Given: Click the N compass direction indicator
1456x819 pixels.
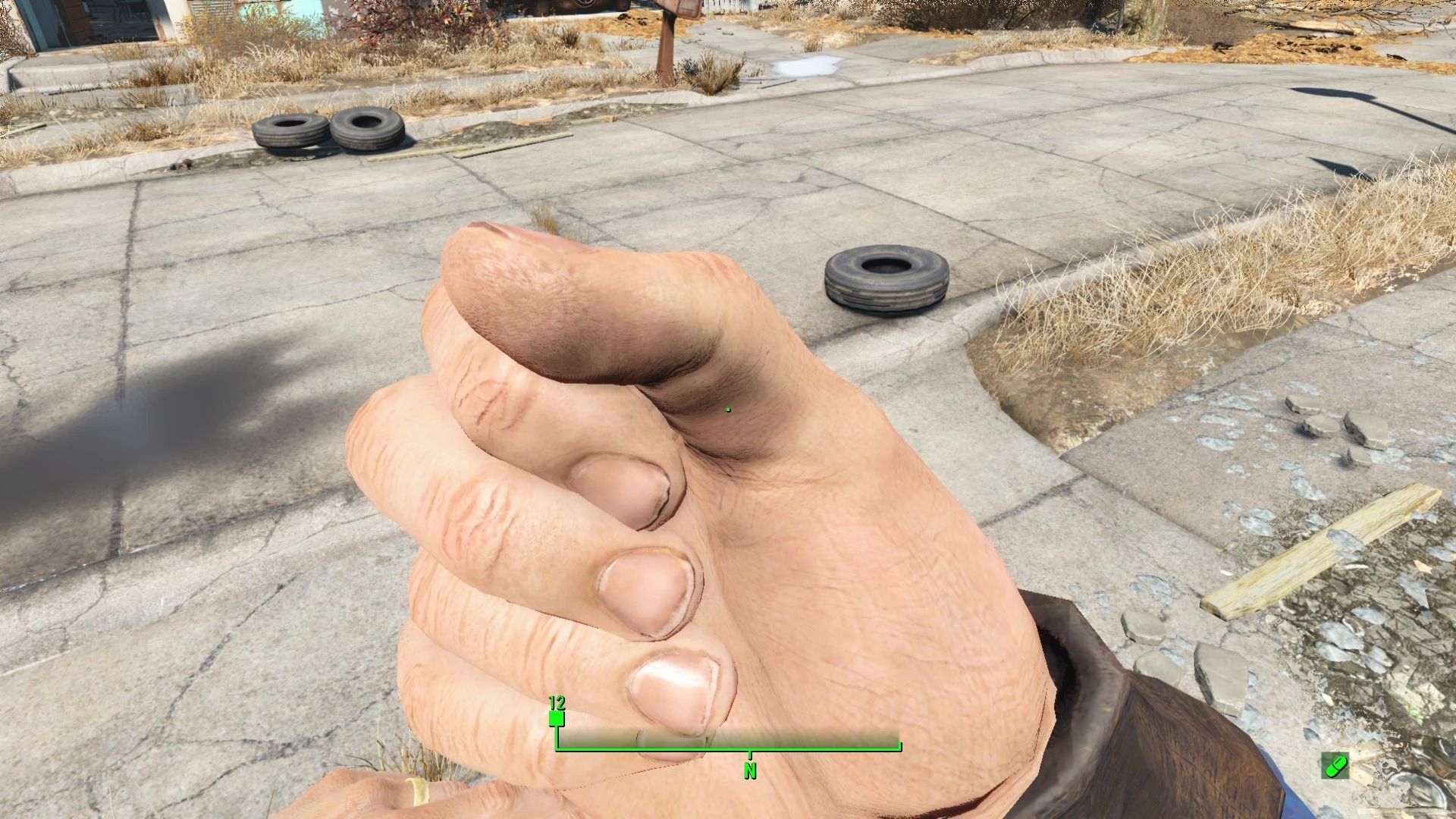Looking at the screenshot, I should click(751, 769).
